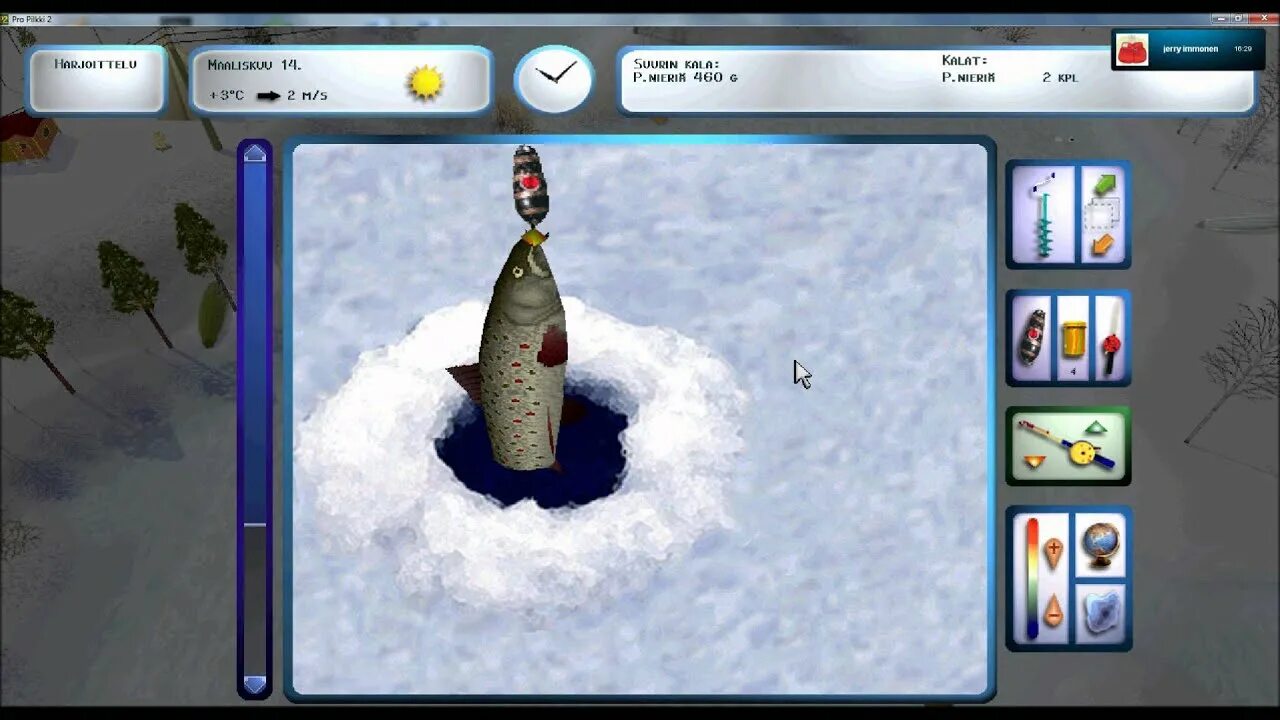Viewport: 1280px width, 720px height.
Task: Click the down arrow on the depth bar
Action: click(255, 684)
